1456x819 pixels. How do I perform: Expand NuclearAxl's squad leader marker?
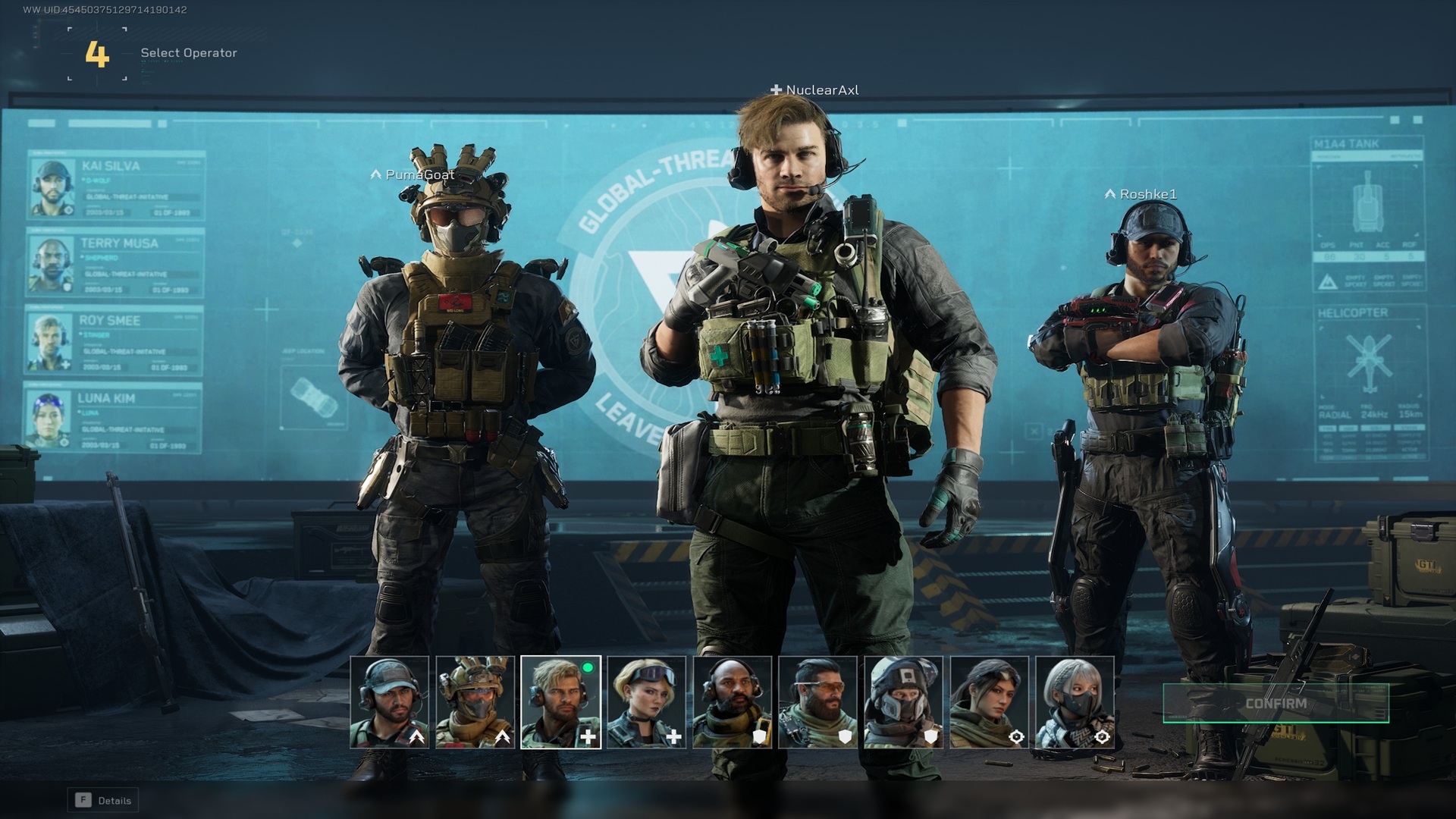pyautogui.click(x=776, y=89)
